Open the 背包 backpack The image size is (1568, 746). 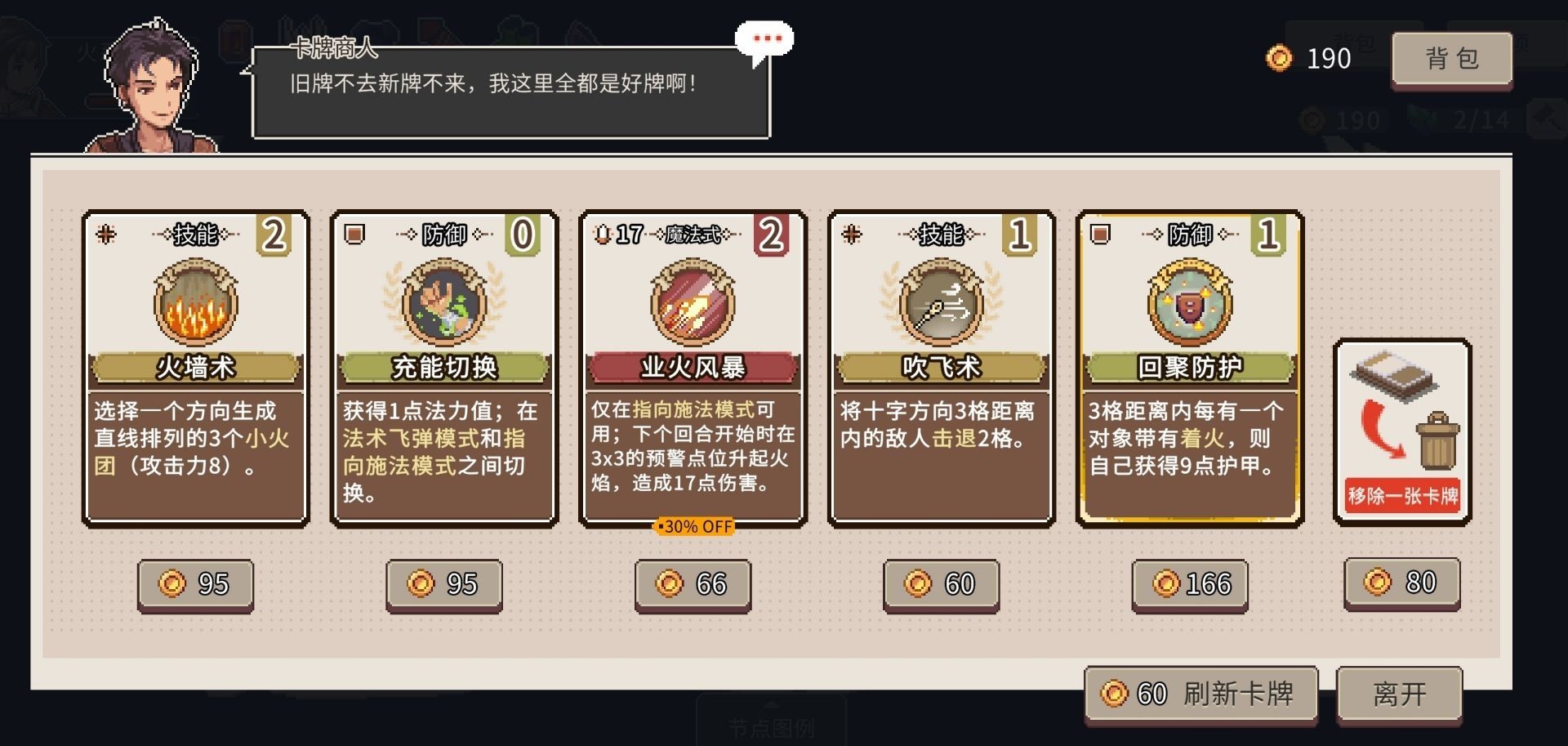1452,58
